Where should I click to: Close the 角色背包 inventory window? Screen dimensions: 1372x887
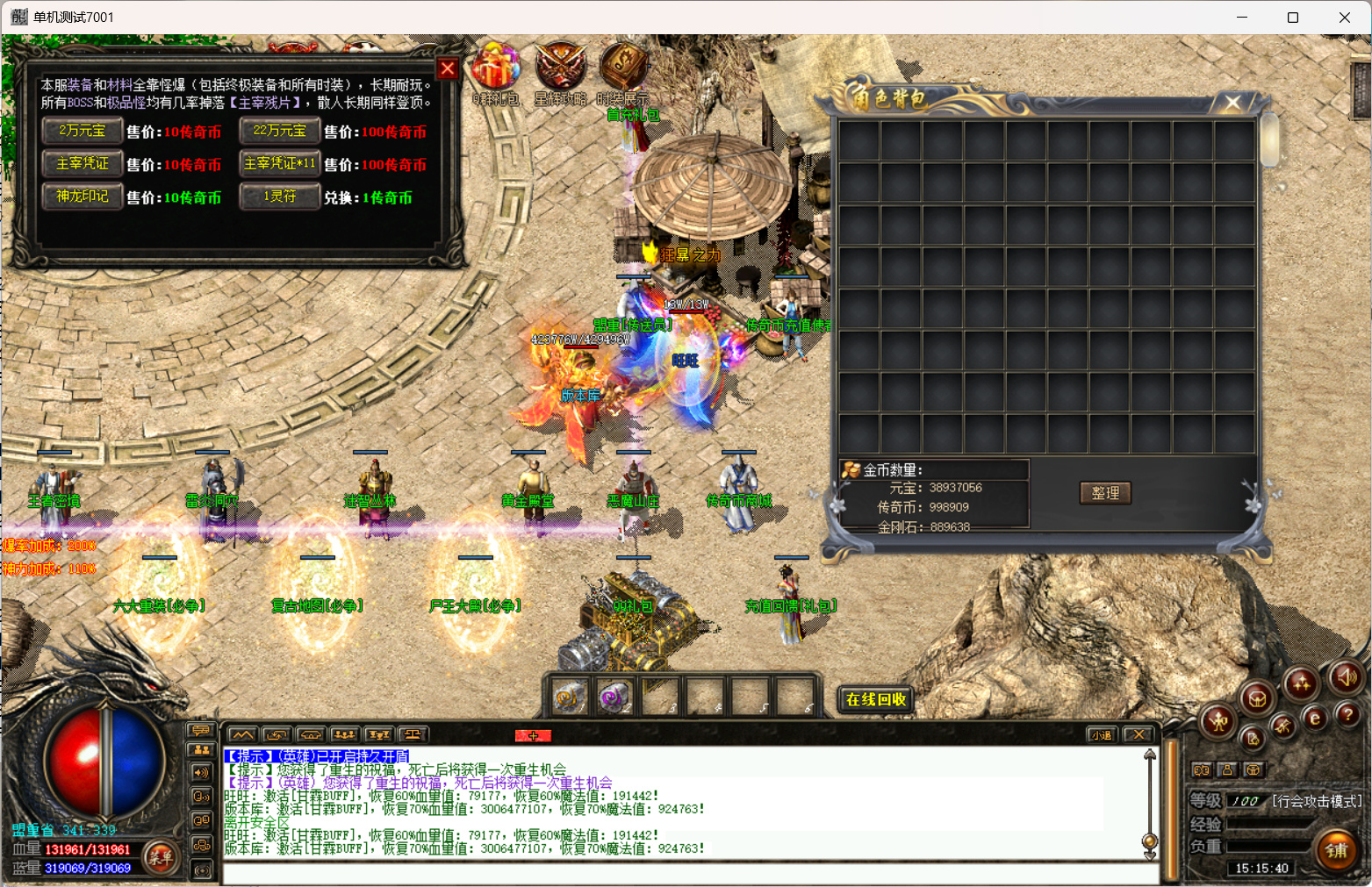tap(1232, 103)
